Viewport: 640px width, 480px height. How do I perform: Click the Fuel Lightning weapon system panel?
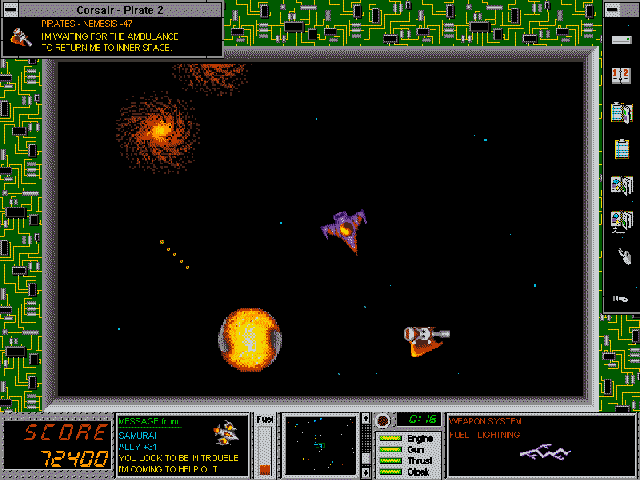[538, 444]
